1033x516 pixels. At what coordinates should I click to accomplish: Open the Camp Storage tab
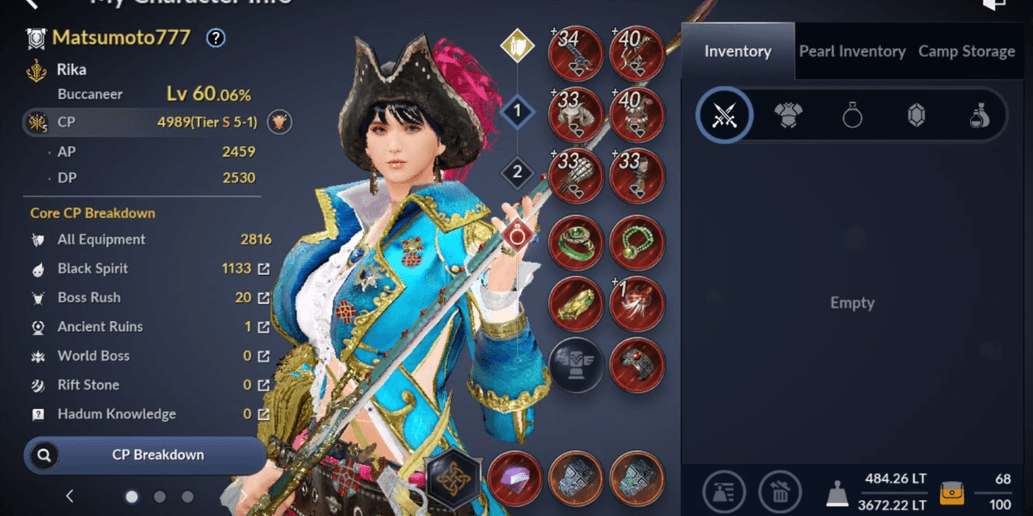(966, 51)
